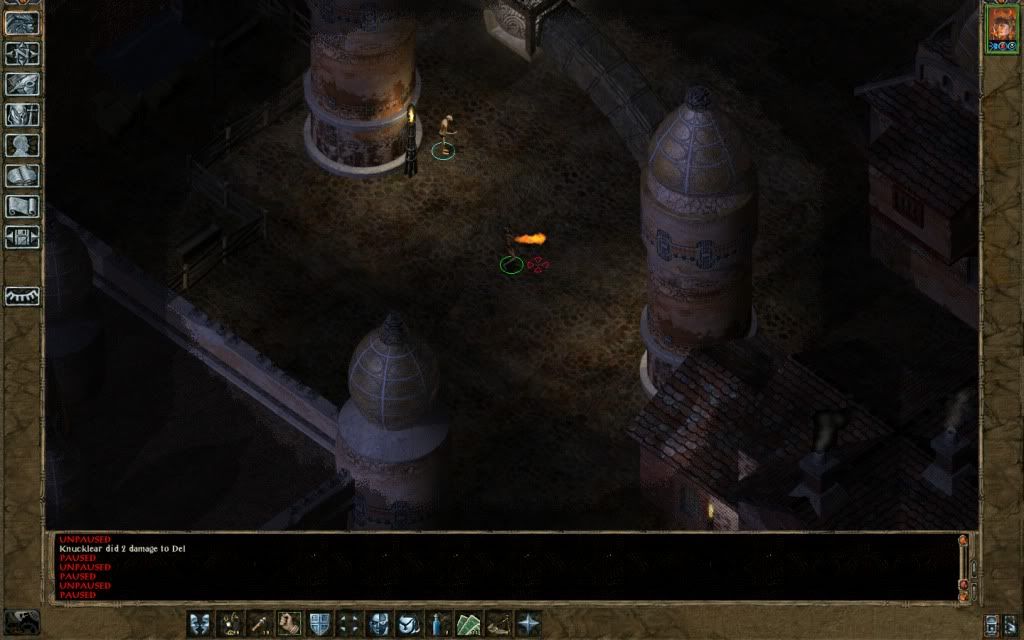Choose the wand quick weapon slot

(x=260, y=623)
